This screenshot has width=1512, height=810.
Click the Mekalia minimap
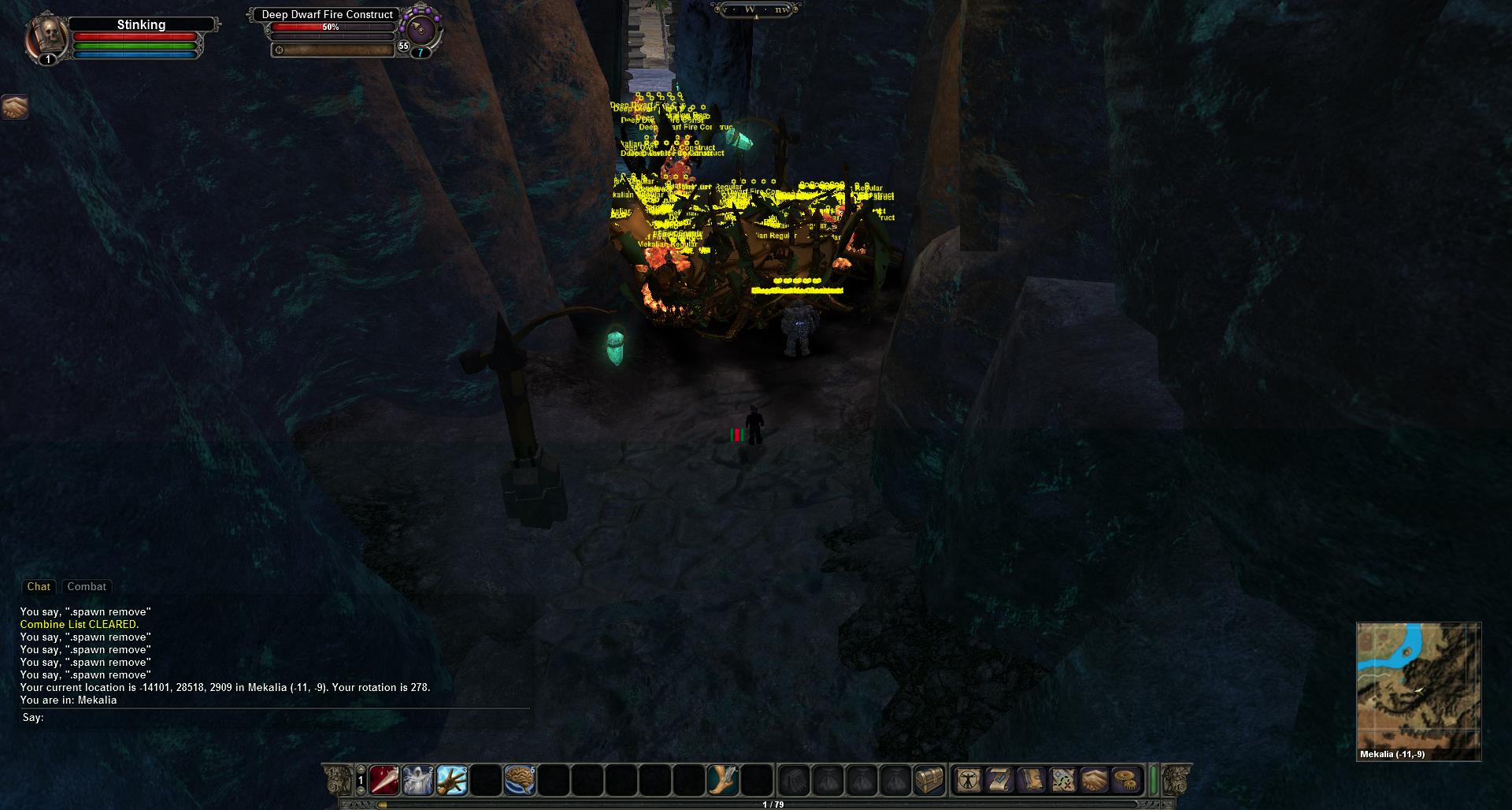pyautogui.click(x=1418, y=686)
